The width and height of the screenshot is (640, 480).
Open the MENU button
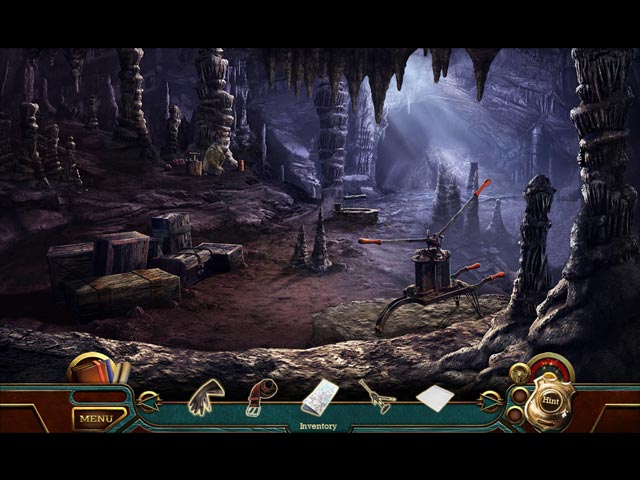[97, 418]
